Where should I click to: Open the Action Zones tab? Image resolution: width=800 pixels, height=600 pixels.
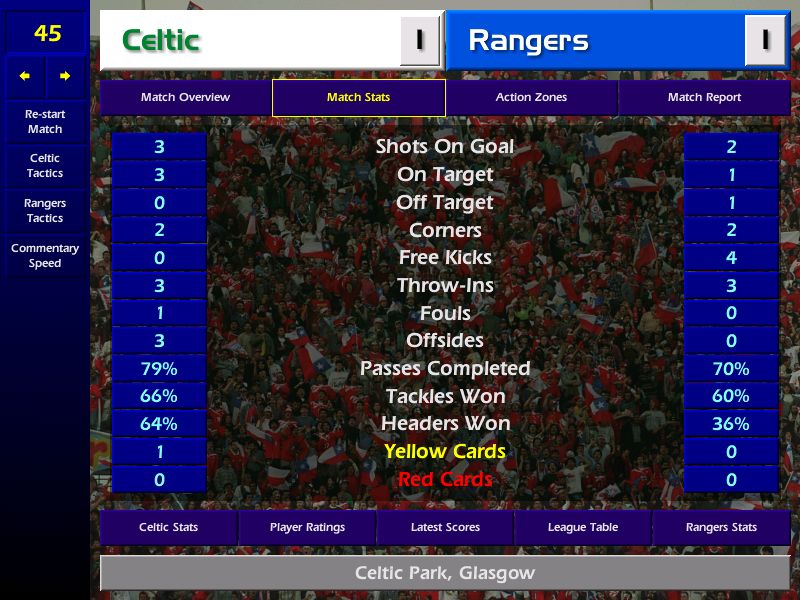point(531,97)
